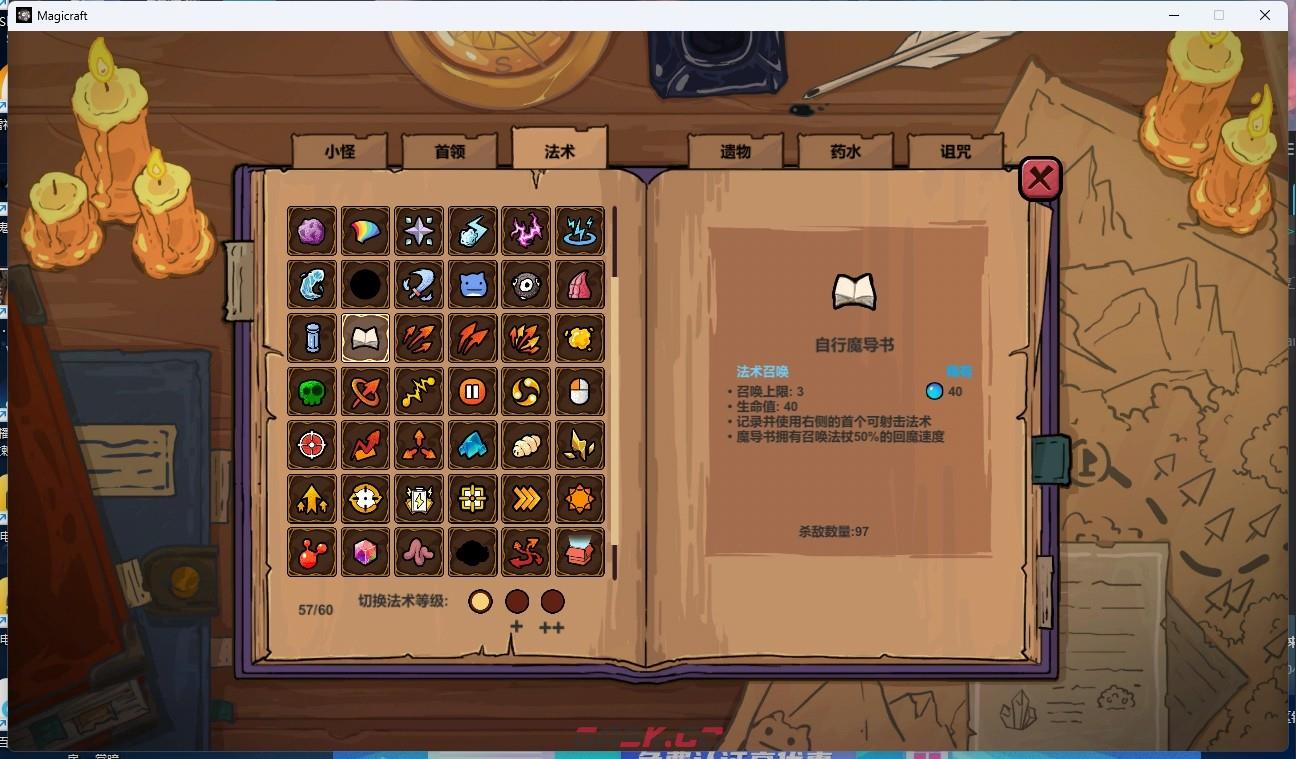1296x759 pixels.
Task: Switch to the + spell level
Action: tap(517, 601)
